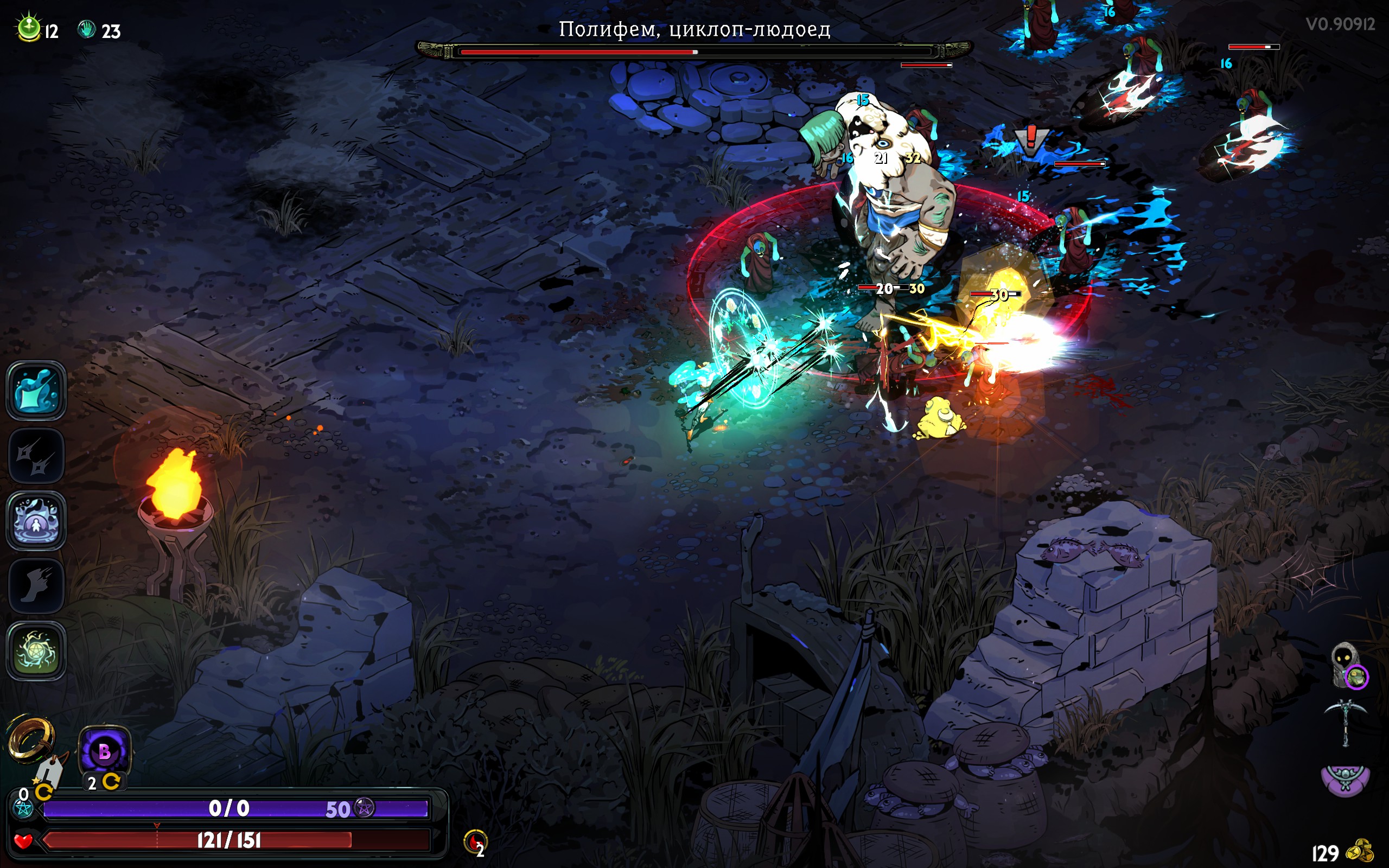Select the cast boon with figure in circle
The image size is (1389, 868).
[36, 521]
